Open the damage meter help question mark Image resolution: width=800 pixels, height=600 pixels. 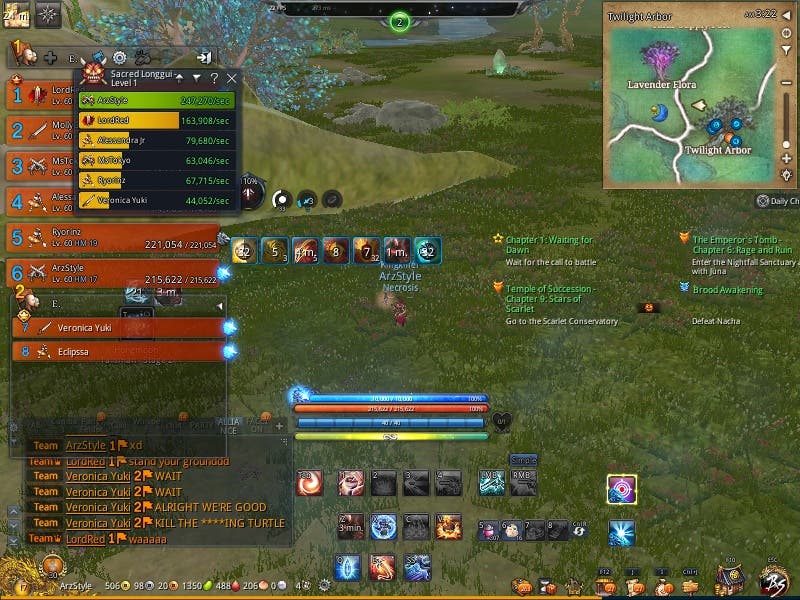(x=214, y=78)
